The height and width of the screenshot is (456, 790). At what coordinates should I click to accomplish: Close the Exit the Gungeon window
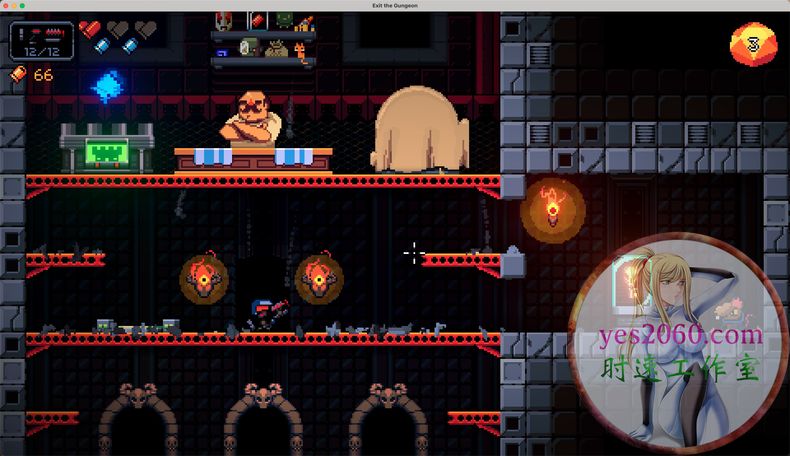tap(6, 6)
